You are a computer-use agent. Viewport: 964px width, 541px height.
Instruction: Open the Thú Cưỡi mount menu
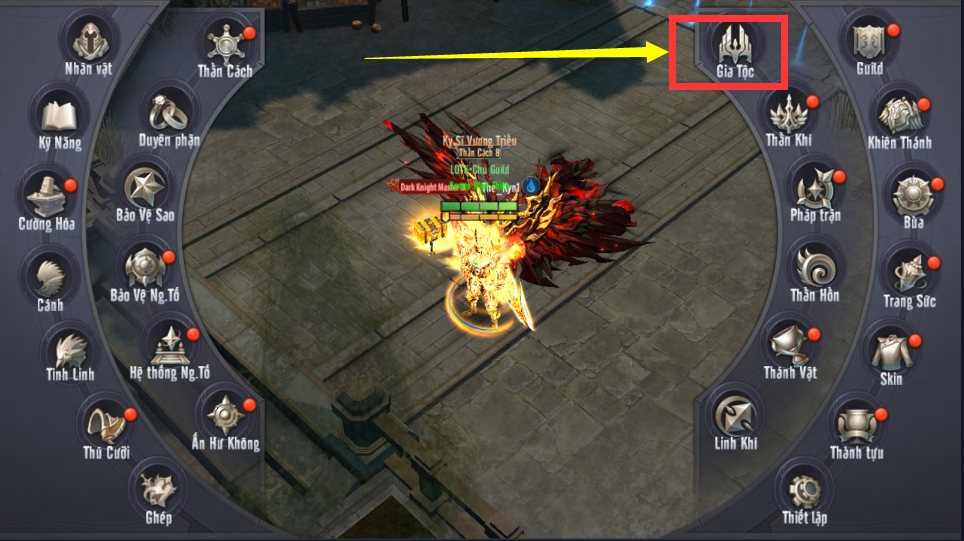(x=105, y=422)
